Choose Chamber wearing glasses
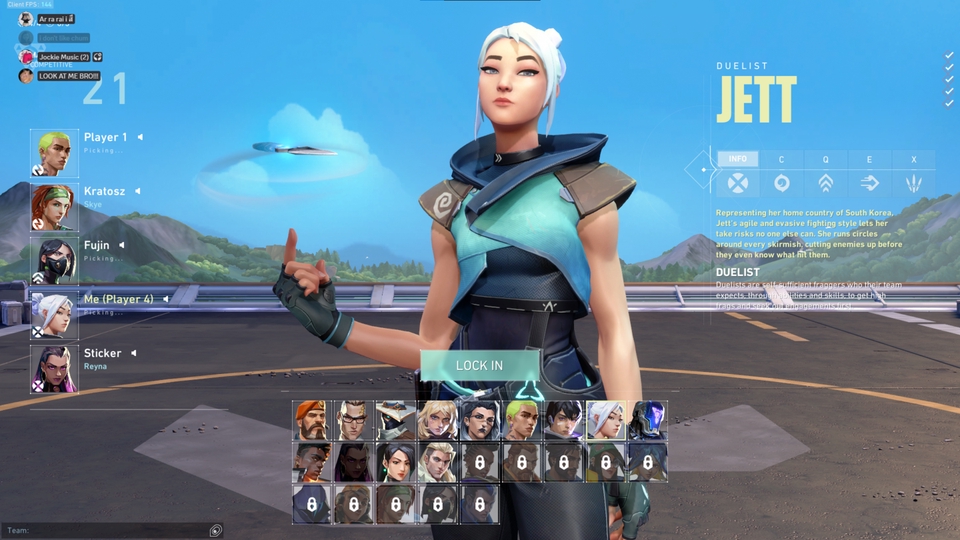The width and height of the screenshot is (960, 540). 352,421
